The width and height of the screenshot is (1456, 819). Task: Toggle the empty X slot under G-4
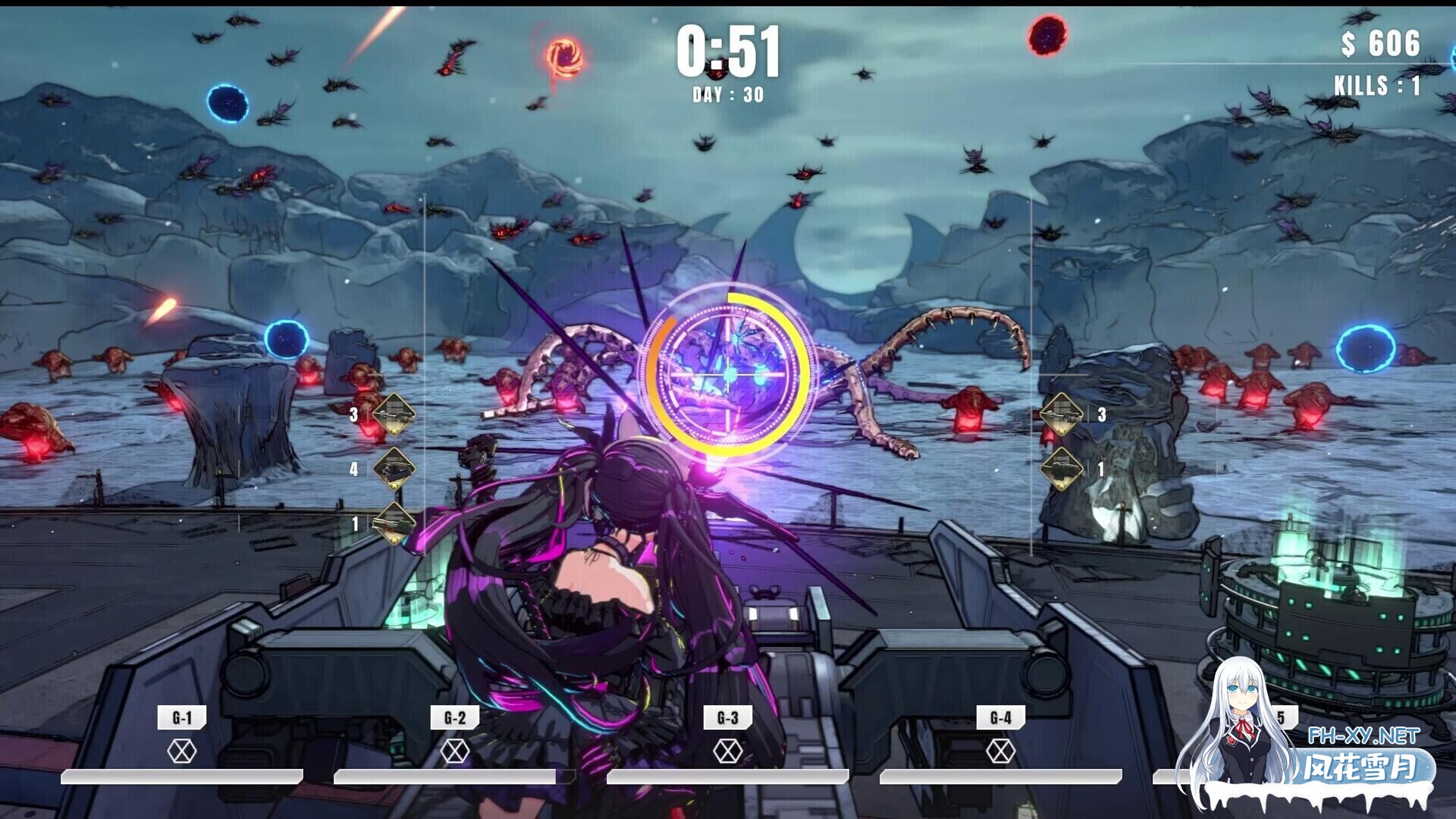click(x=1003, y=749)
